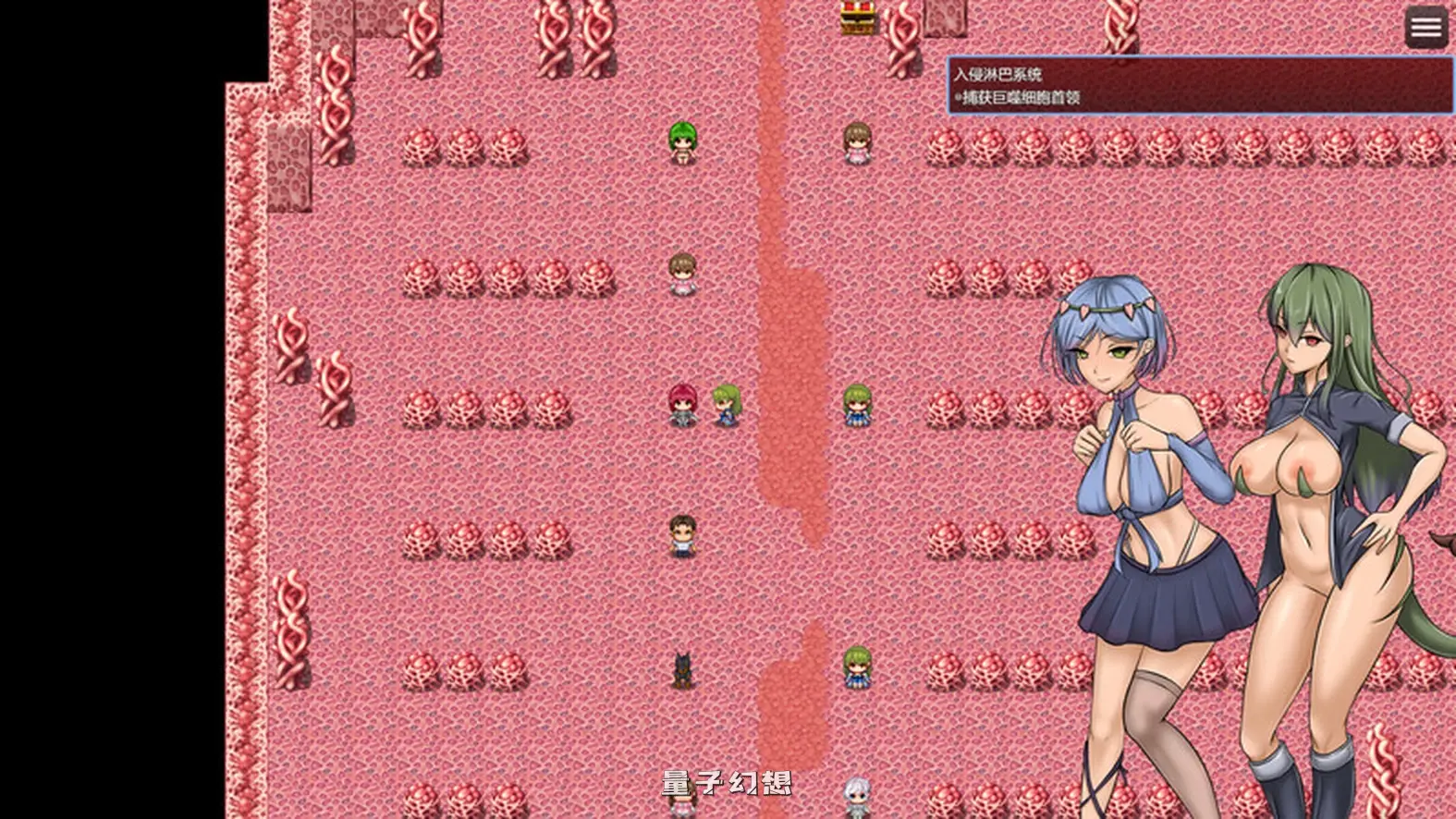Open the hamburger menu in top-right corner
Screen dimensions: 1456x819
point(1425,27)
